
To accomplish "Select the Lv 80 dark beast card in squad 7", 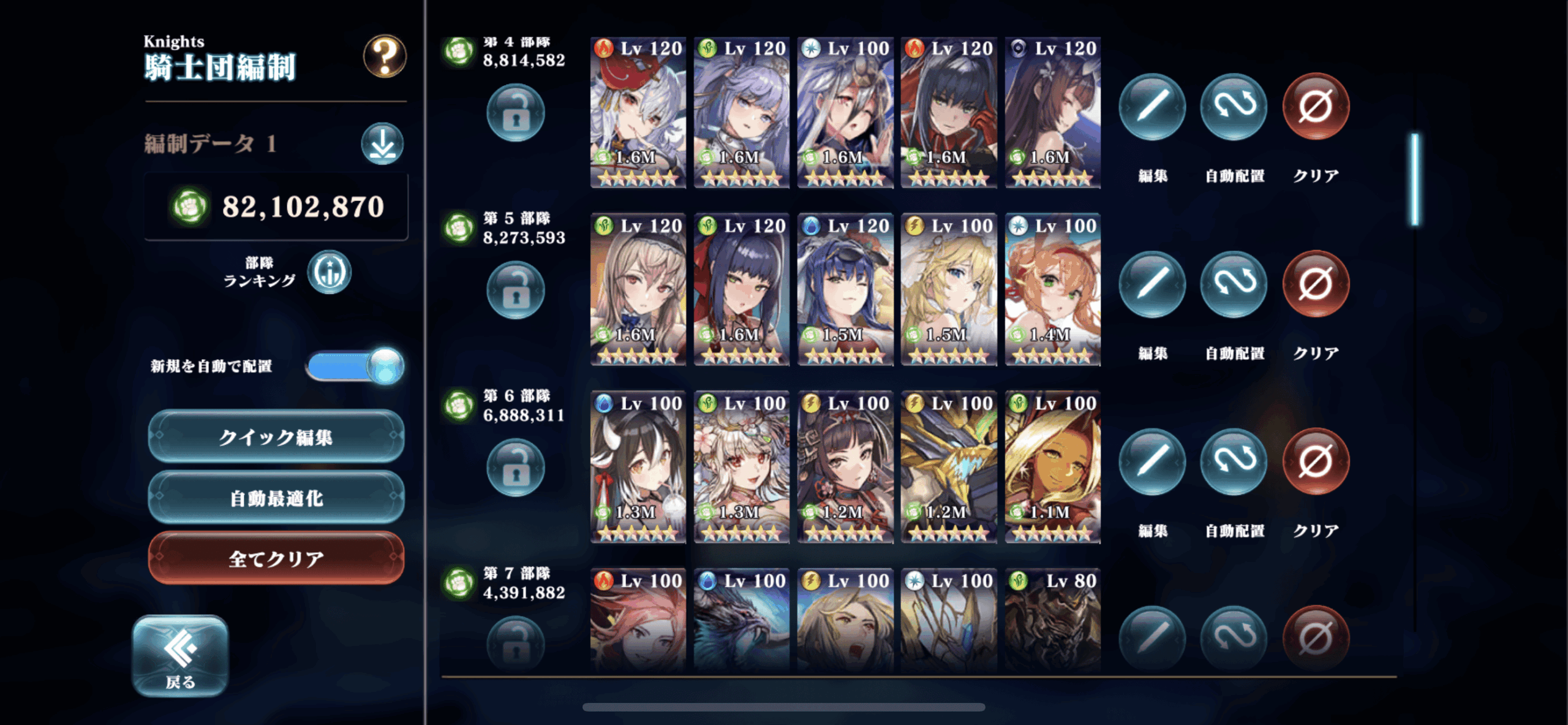I will tap(1052, 619).
